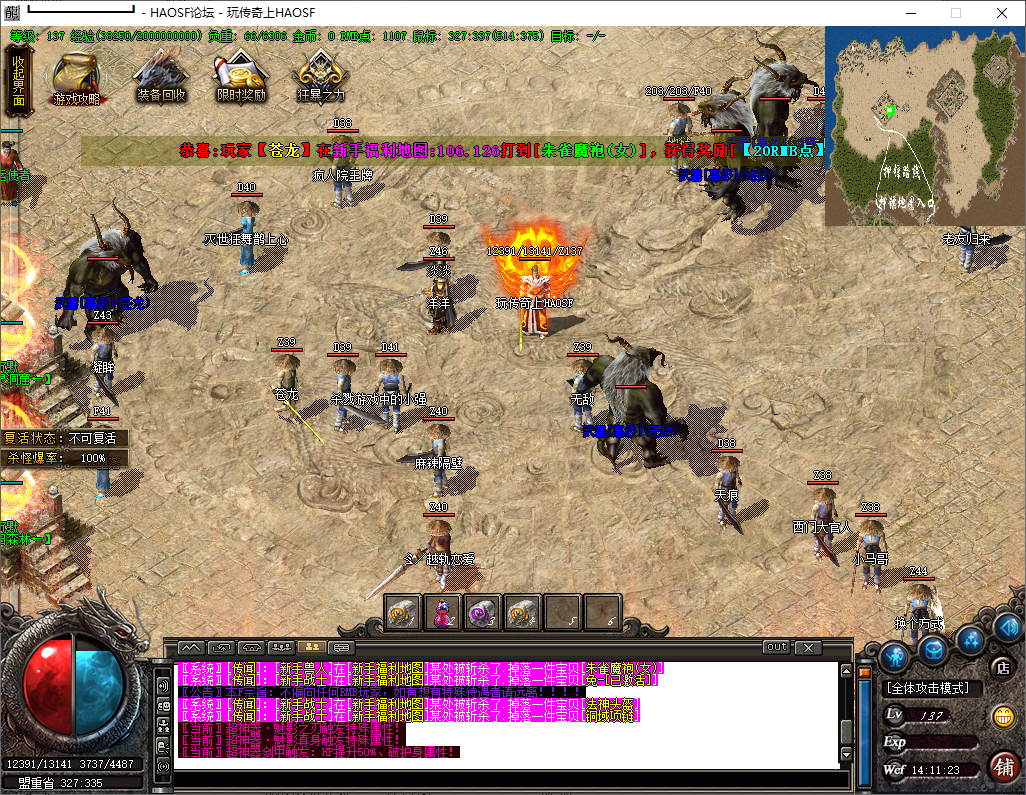Use the scroll item in hotbar slot 1
The height and width of the screenshot is (795, 1026).
click(402, 612)
